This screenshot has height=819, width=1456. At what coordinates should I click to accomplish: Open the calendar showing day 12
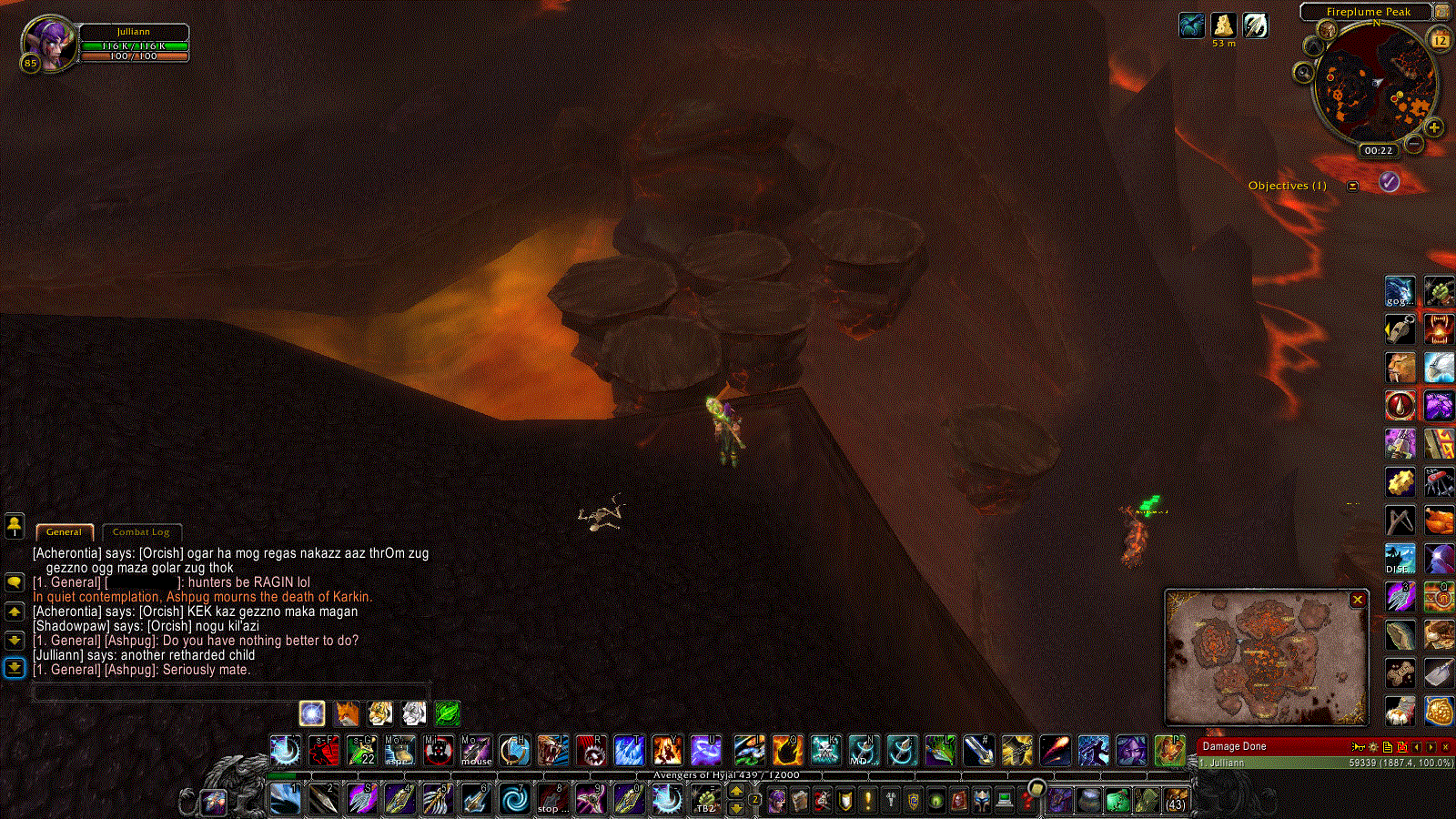click(x=1440, y=40)
